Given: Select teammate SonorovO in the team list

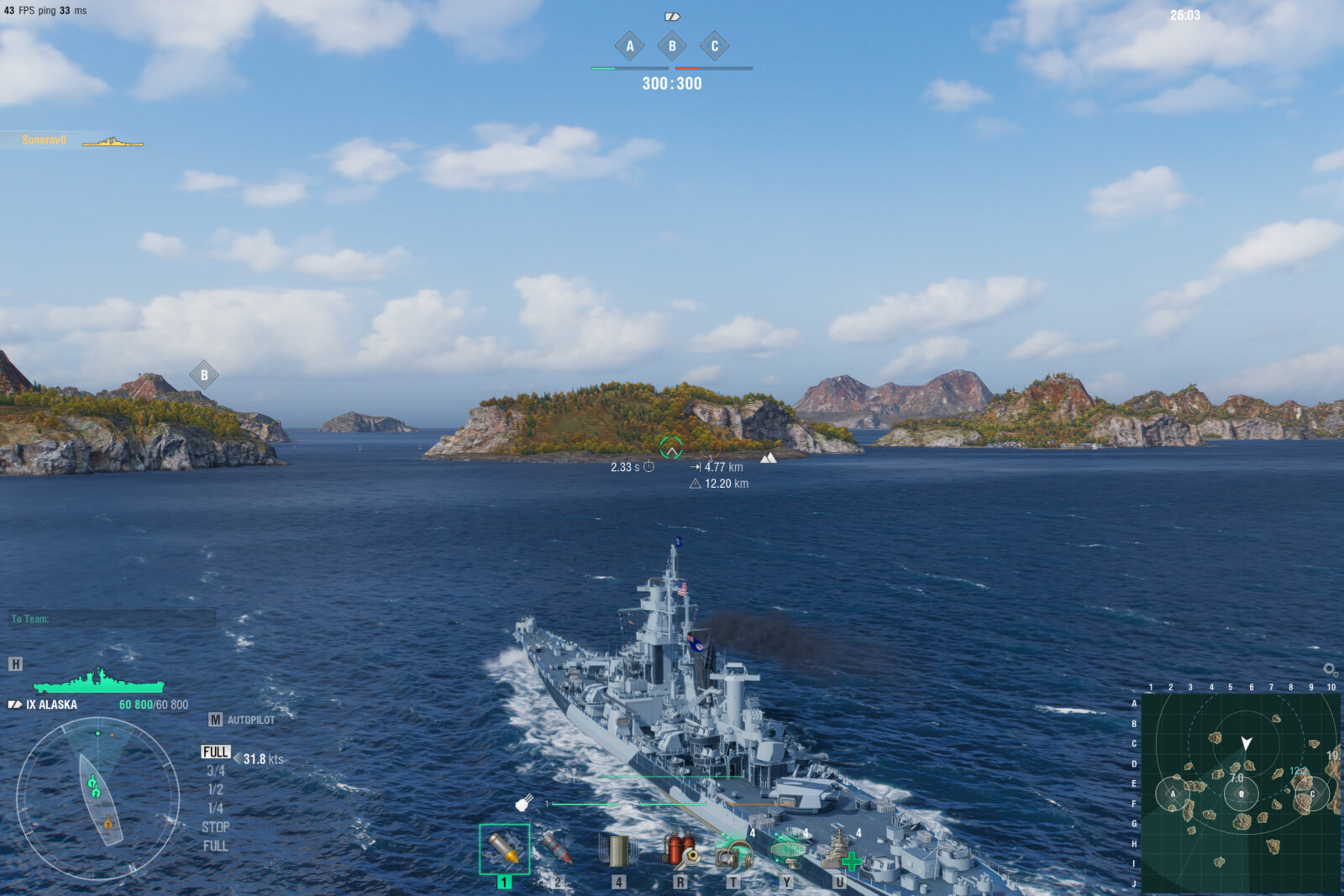Looking at the screenshot, I should point(45,140).
